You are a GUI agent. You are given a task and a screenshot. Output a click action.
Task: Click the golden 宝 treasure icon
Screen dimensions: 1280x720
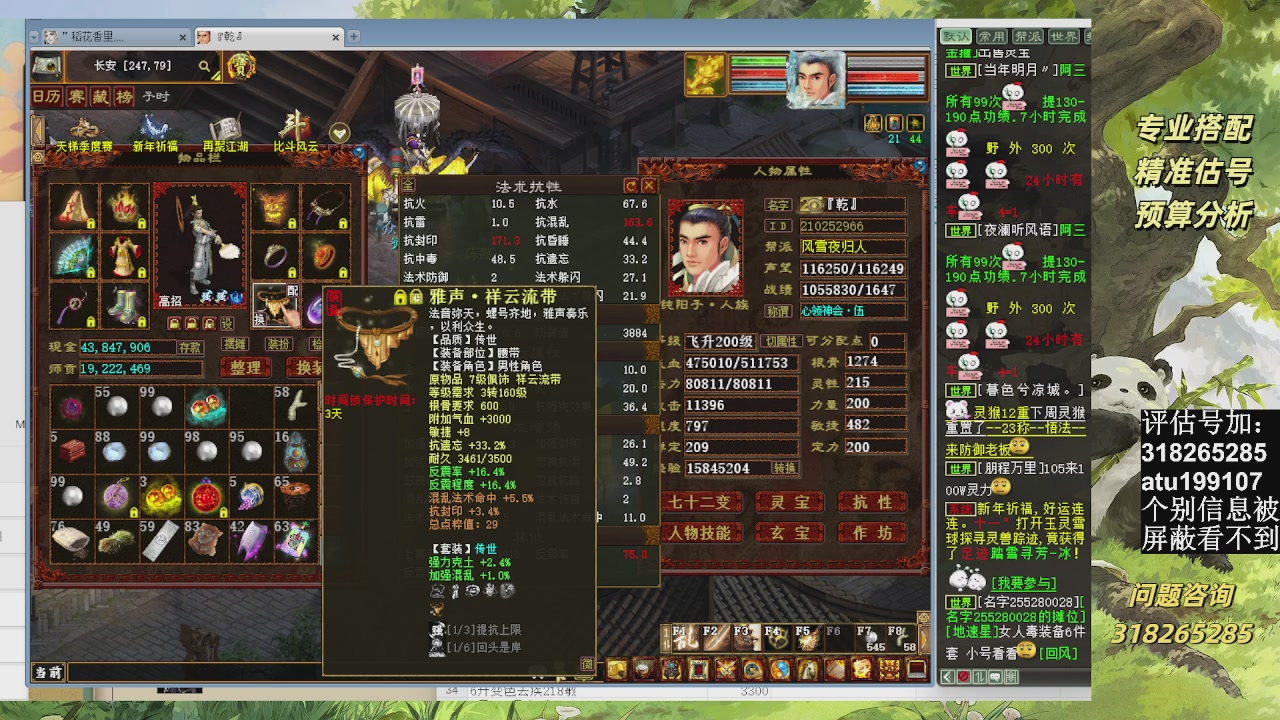point(243,68)
